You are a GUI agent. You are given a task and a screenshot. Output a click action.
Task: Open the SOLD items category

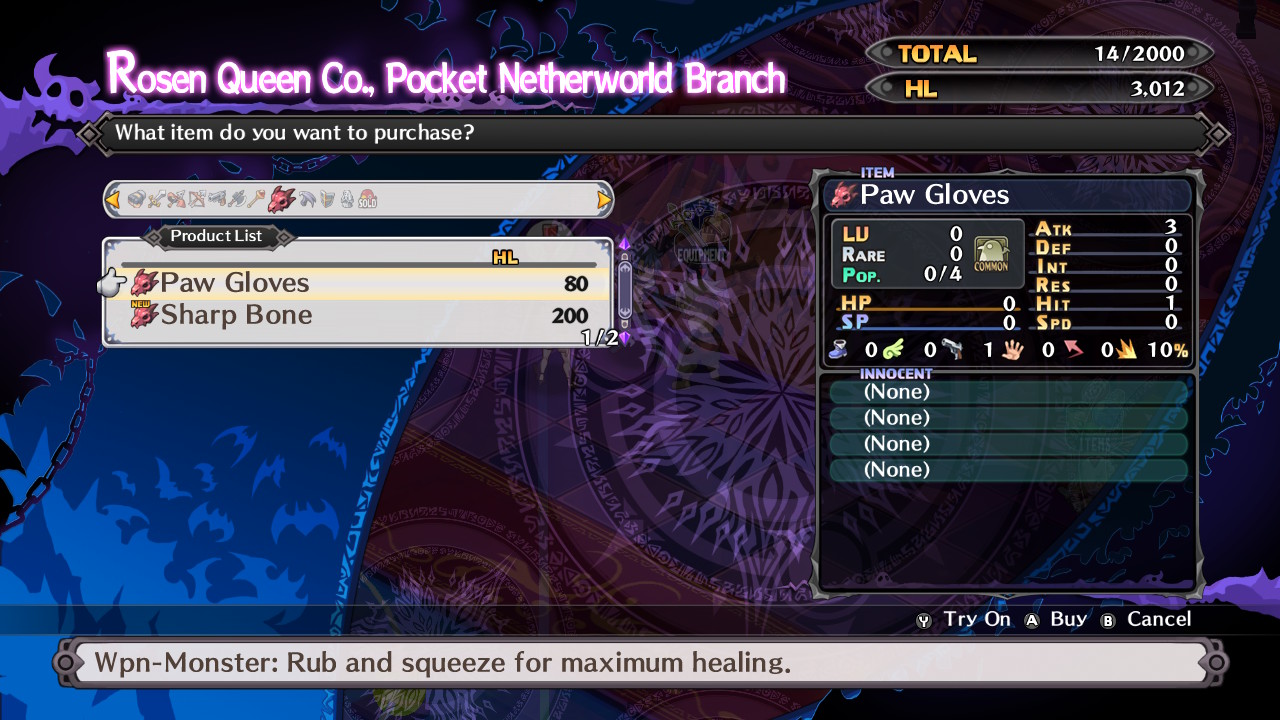[x=367, y=200]
